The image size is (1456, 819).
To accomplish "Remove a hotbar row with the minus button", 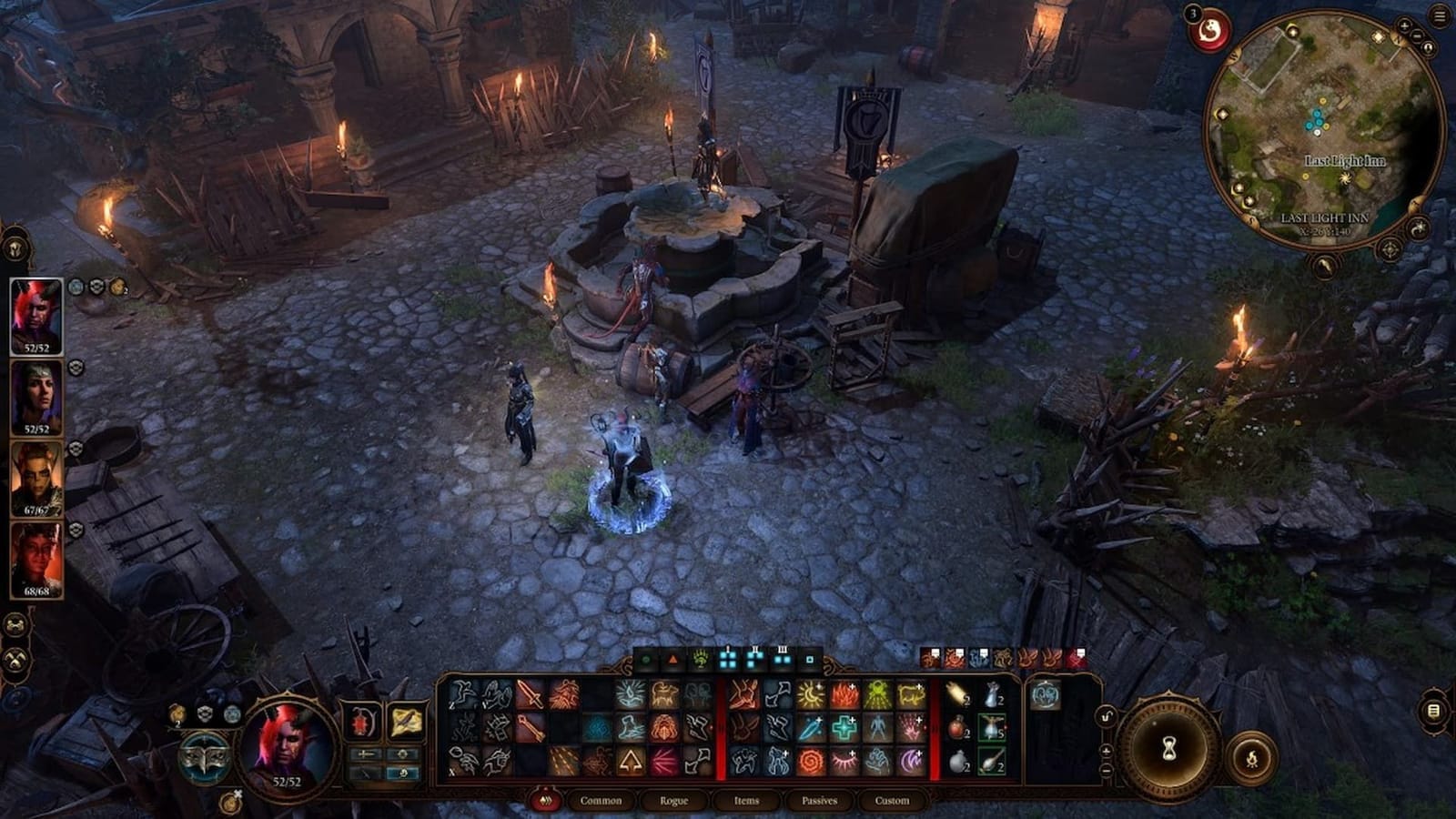I will click(1107, 770).
